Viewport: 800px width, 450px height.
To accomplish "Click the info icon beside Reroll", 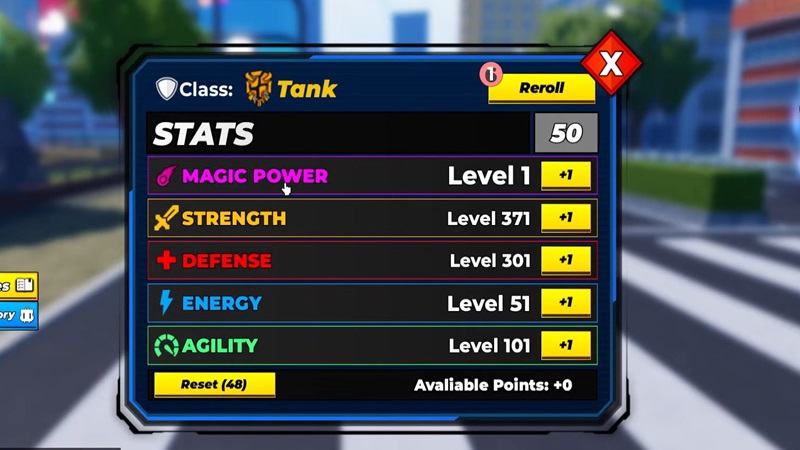I will click(x=490, y=74).
